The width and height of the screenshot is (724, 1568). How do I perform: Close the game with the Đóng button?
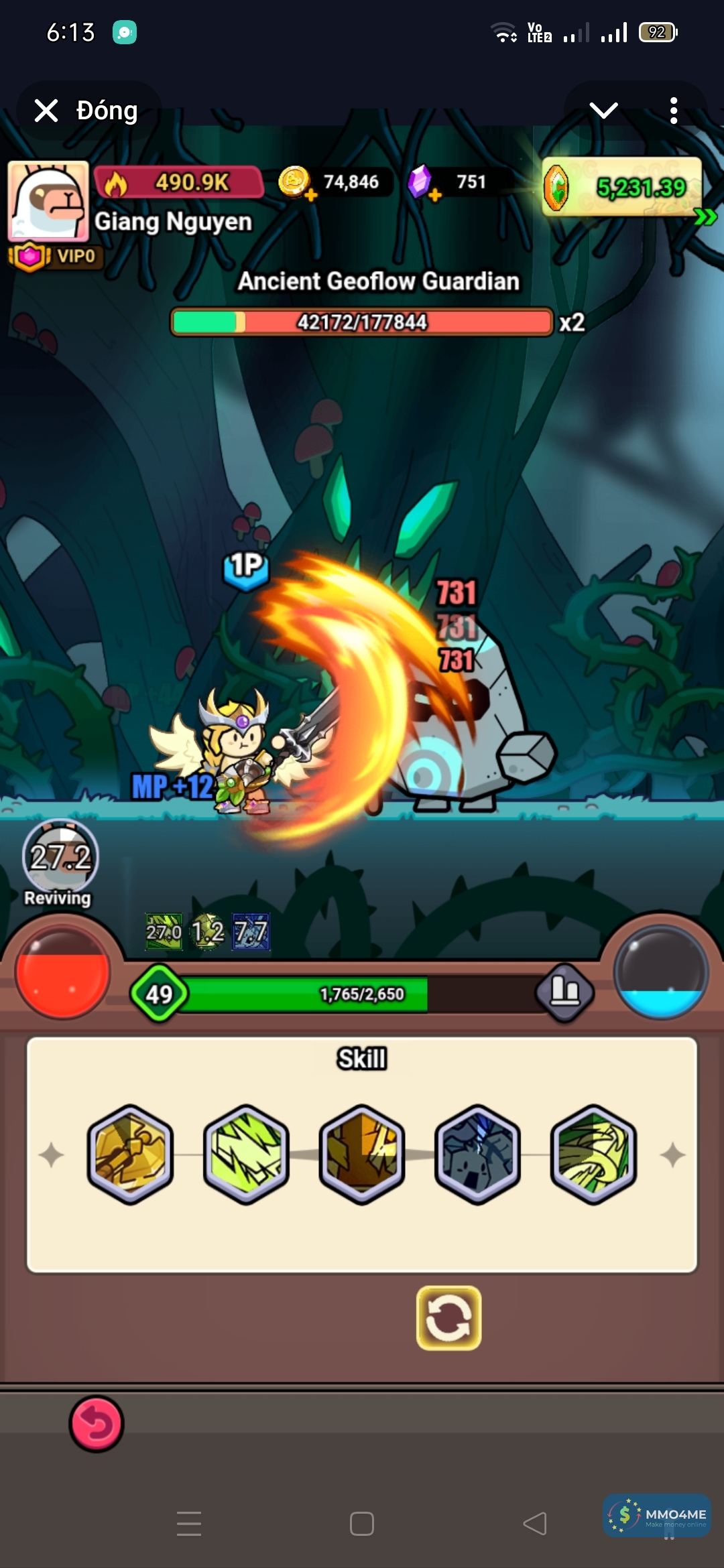pyautogui.click(x=87, y=111)
